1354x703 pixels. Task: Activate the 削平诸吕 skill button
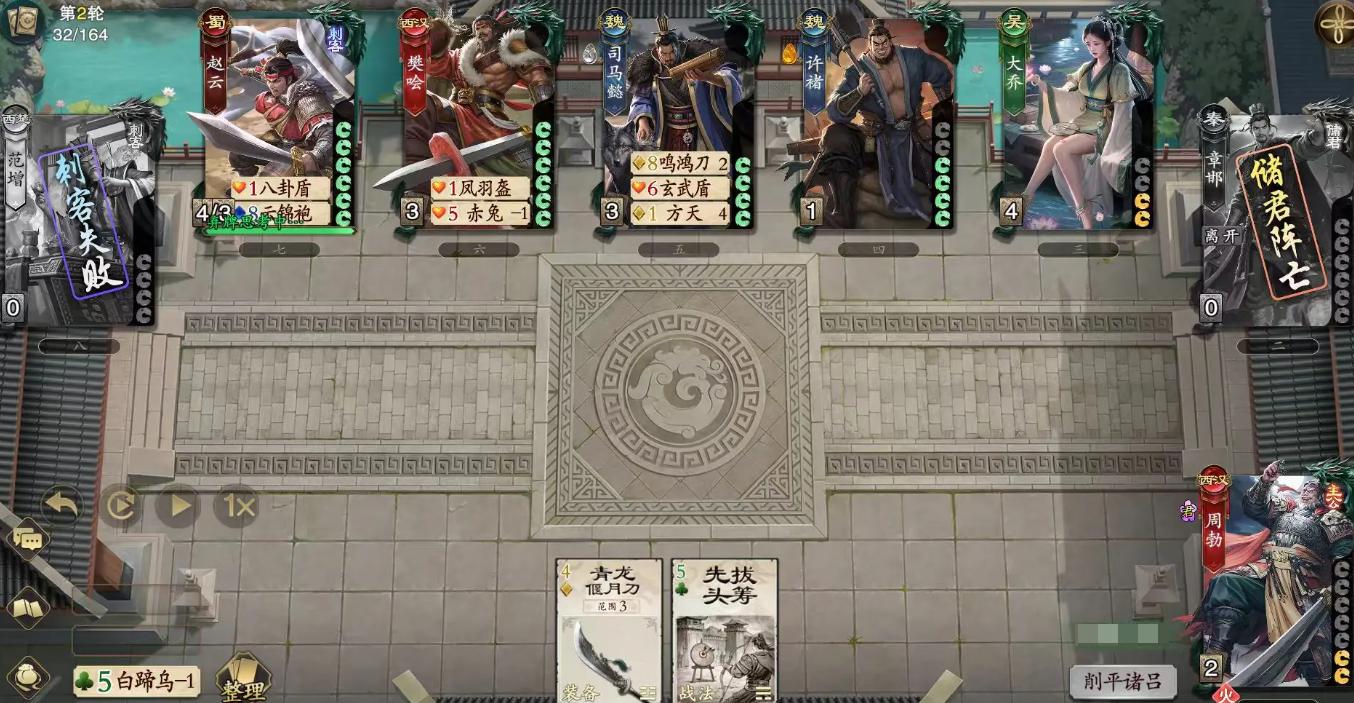click(x=1121, y=681)
